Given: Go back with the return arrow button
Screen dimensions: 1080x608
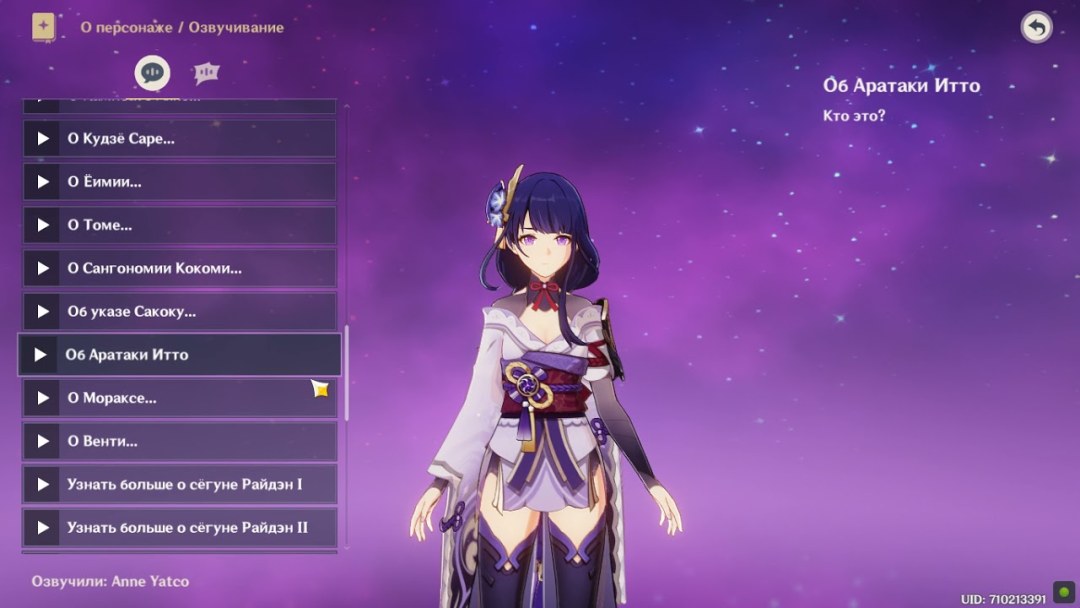Looking at the screenshot, I should (x=1036, y=27).
